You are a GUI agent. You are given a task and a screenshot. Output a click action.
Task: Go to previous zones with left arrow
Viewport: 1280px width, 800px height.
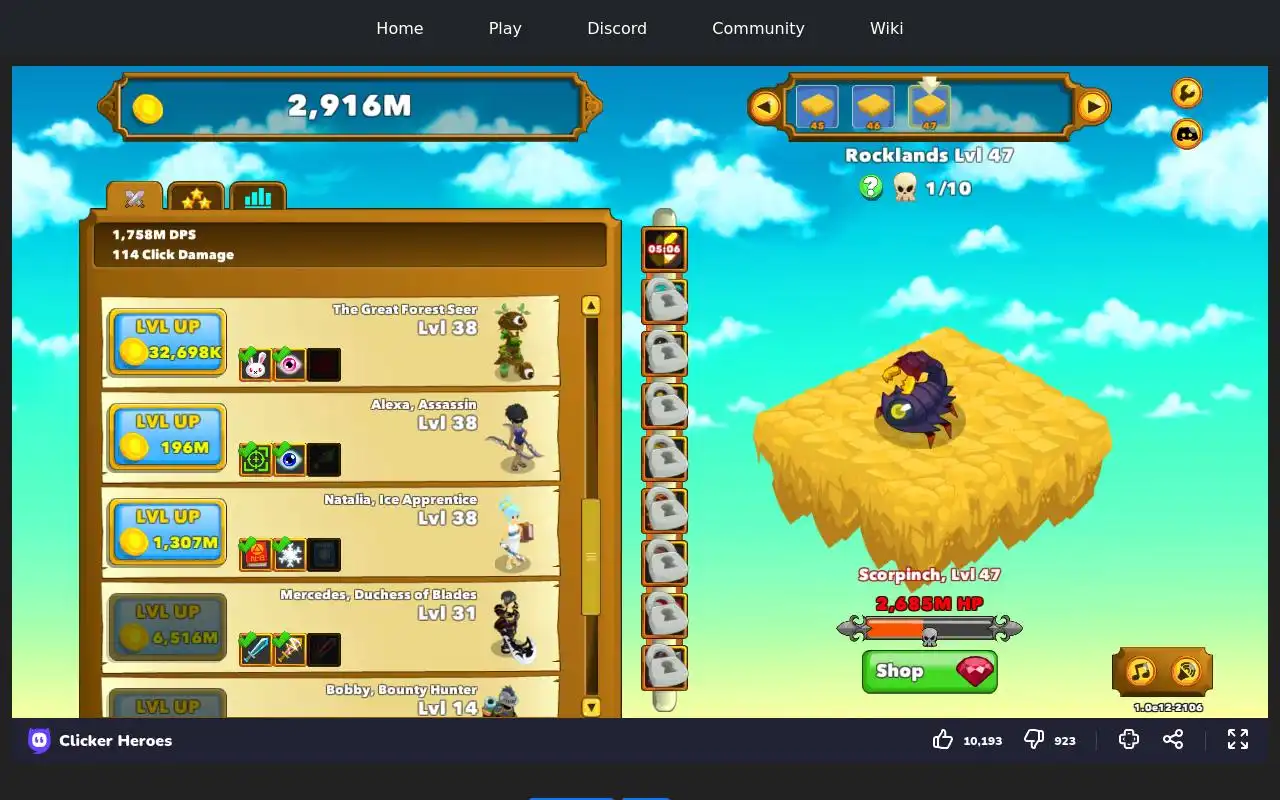pyautogui.click(x=765, y=105)
